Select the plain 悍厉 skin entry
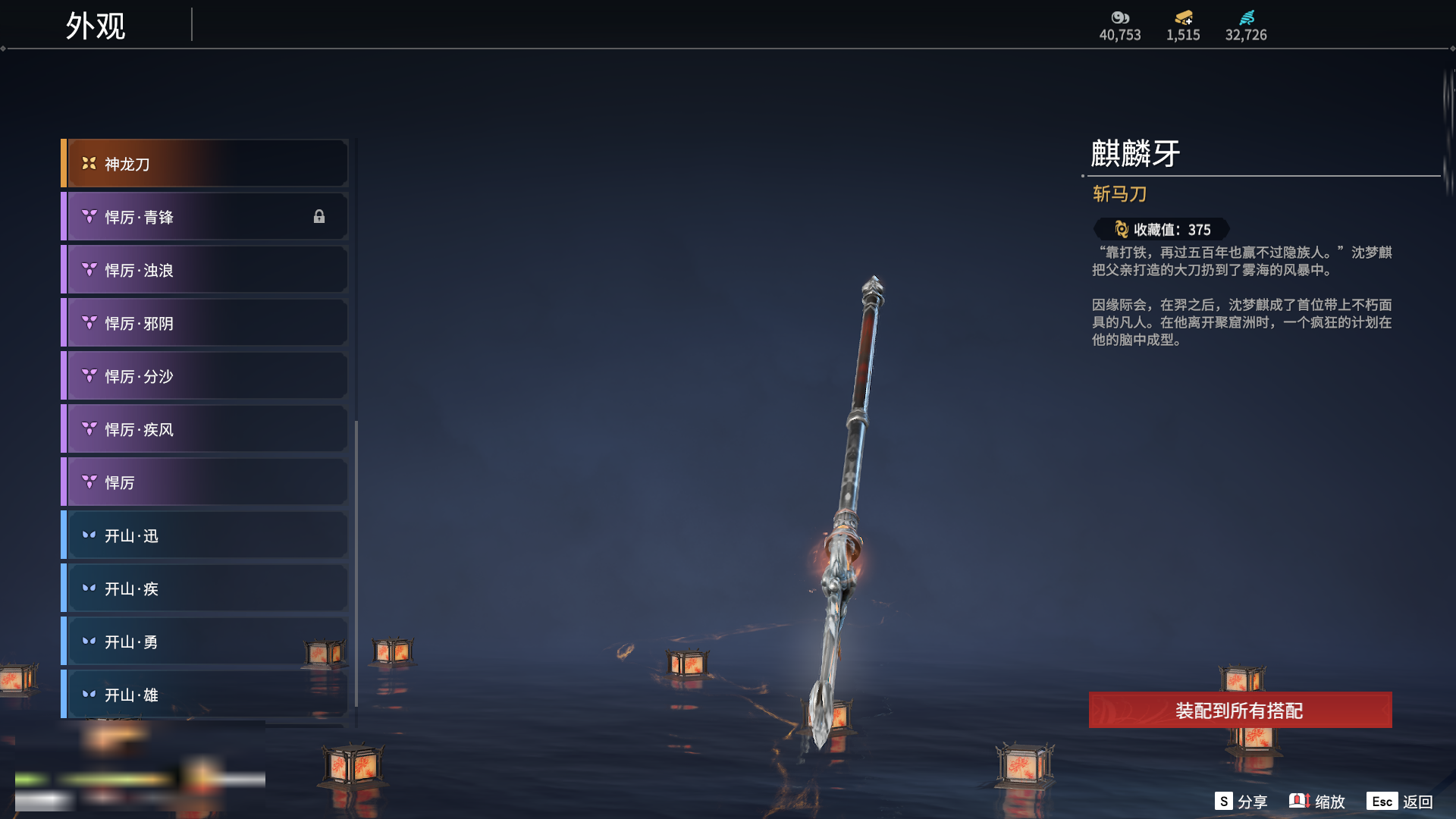Screen dimensions: 1456x819 [205, 482]
